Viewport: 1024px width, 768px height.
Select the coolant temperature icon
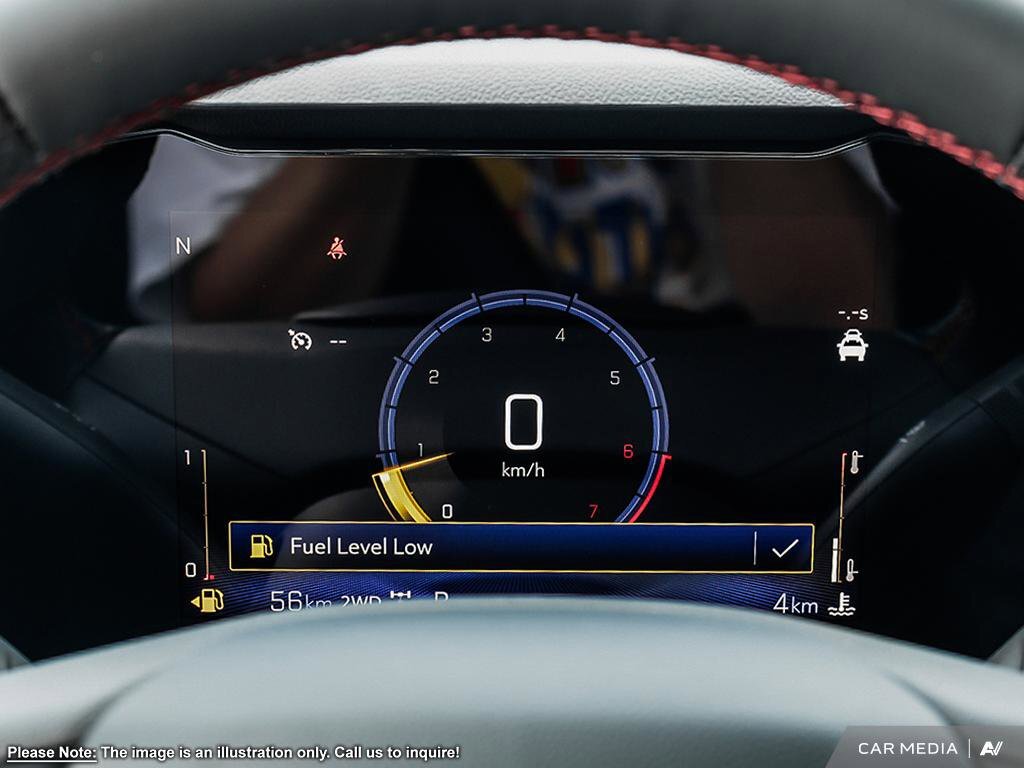pyautogui.click(x=842, y=604)
